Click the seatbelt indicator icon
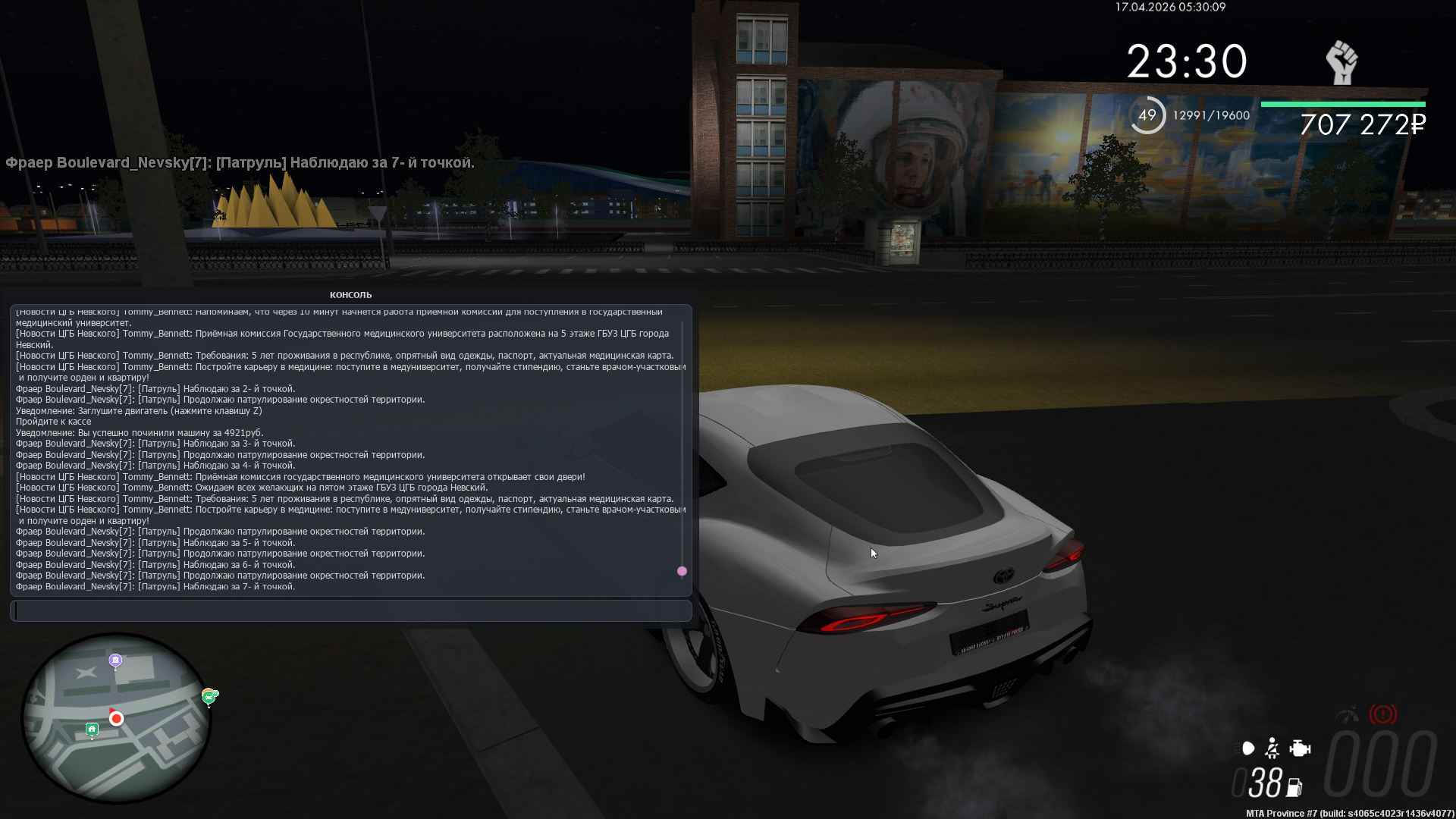This screenshot has height=819, width=1456. pos(1272,749)
